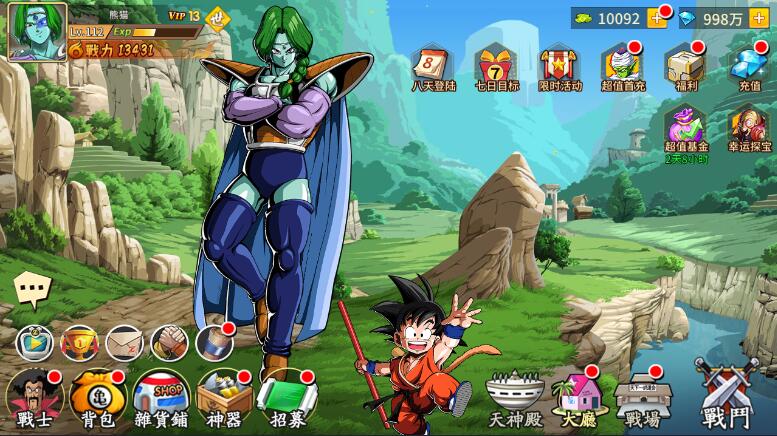Open the 幸运探宝 lucky treasure hunt
The height and width of the screenshot is (436, 777).
click(x=748, y=132)
